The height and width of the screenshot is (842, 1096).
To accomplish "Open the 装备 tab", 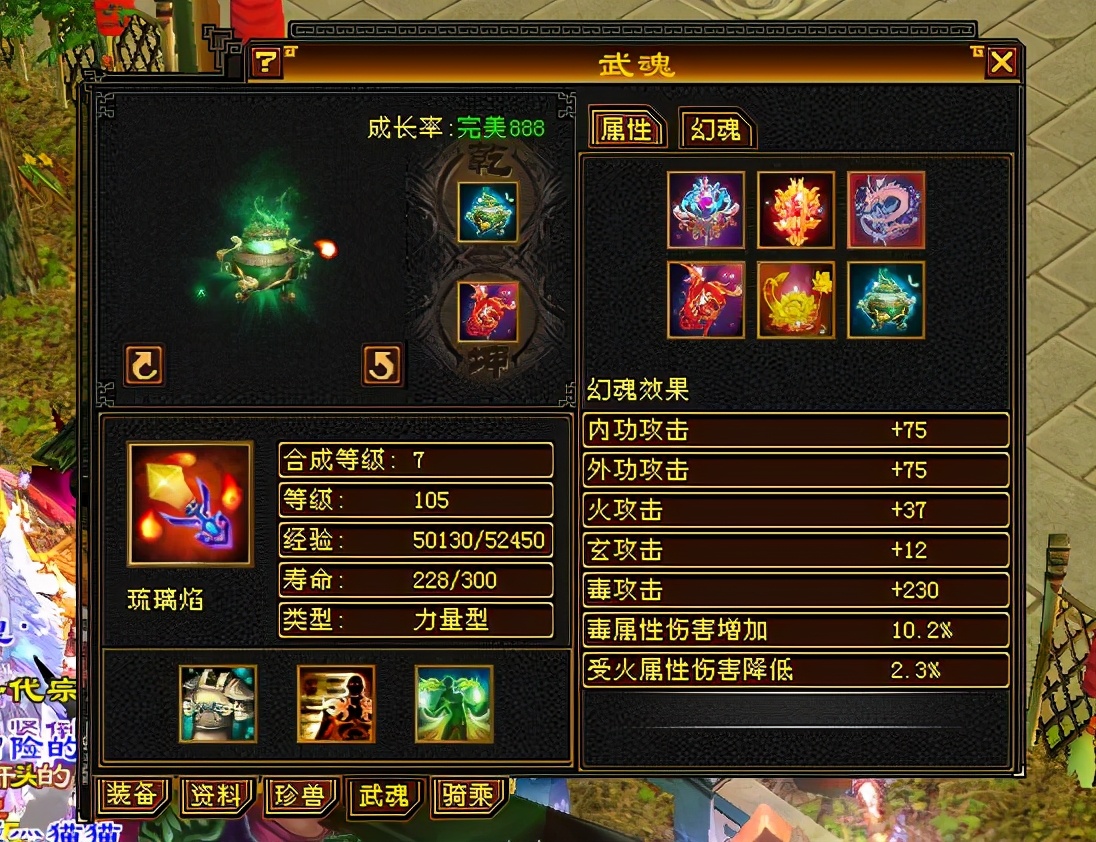I will coord(132,797).
